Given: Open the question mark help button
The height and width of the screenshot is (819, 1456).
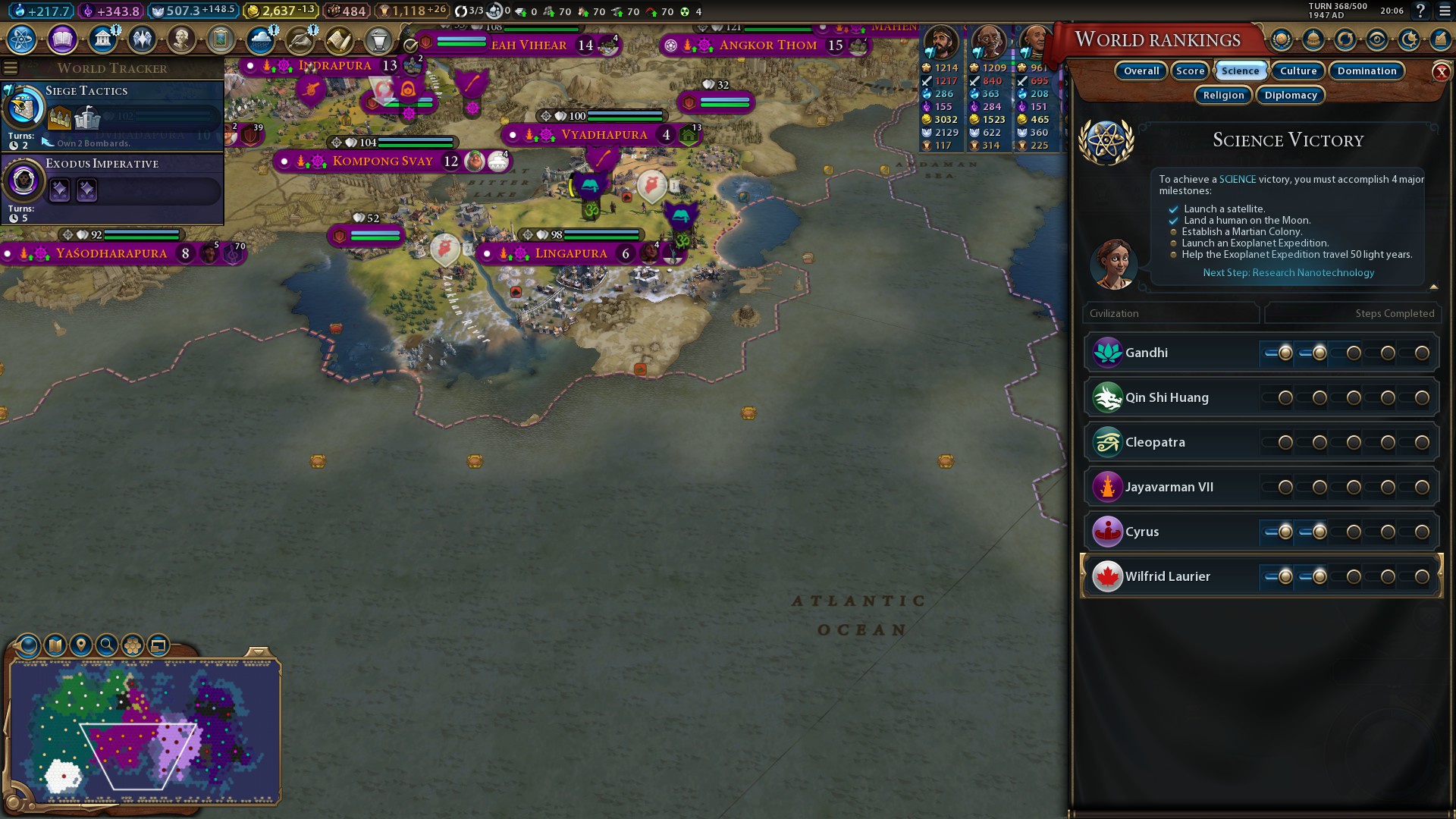Looking at the screenshot, I should click(1420, 11).
